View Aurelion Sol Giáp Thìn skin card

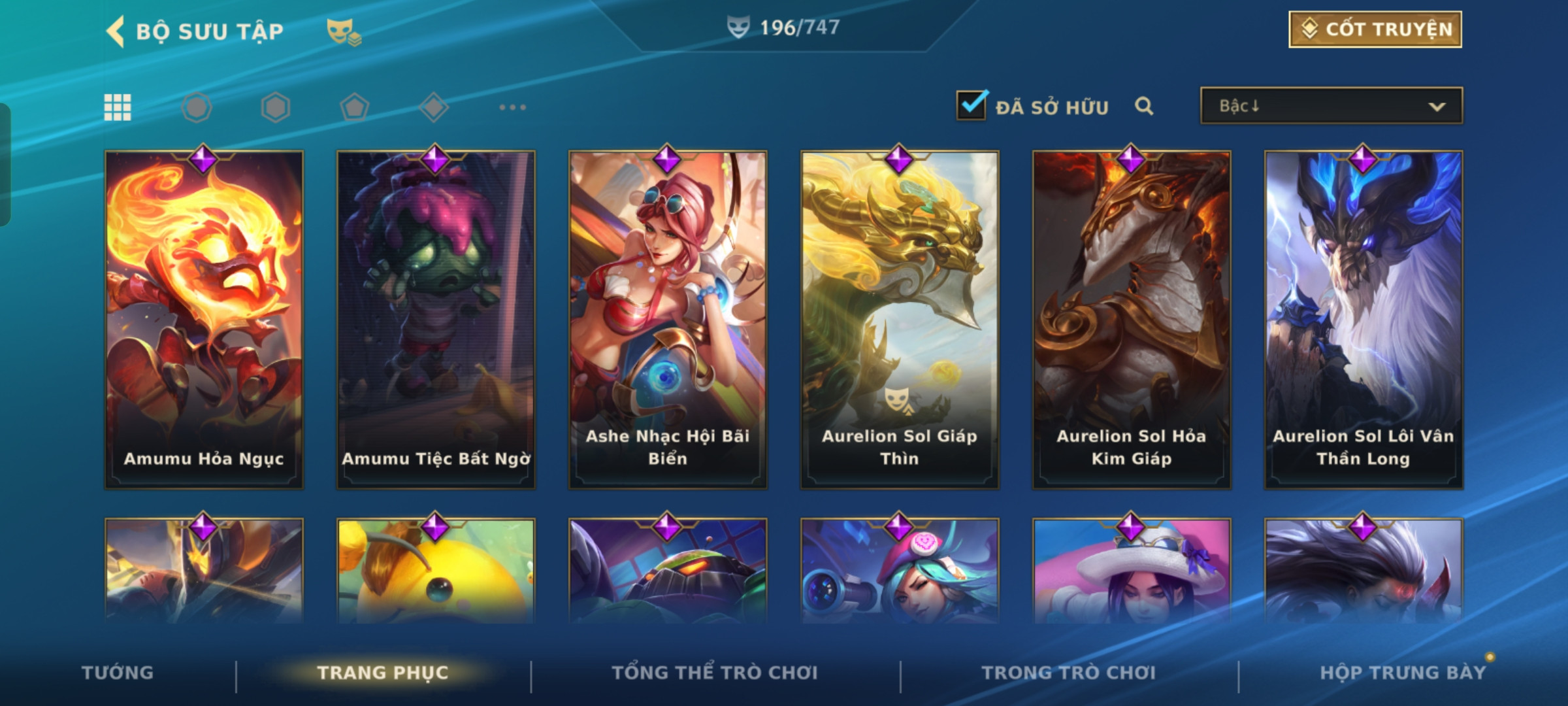[x=900, y=320]
